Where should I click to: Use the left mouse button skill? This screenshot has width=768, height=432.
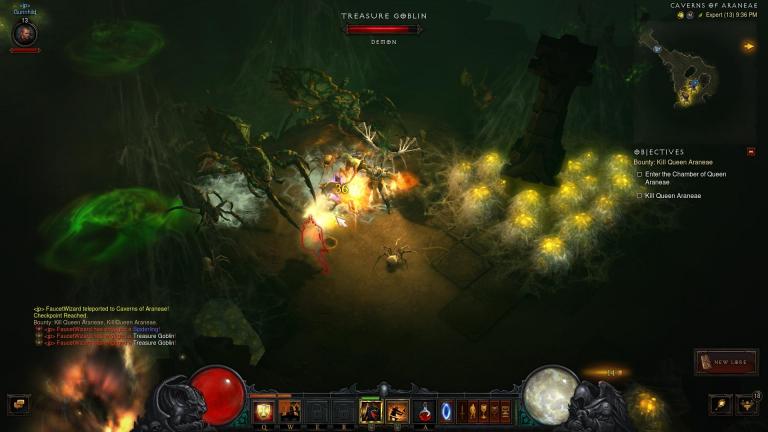point(370,411)
